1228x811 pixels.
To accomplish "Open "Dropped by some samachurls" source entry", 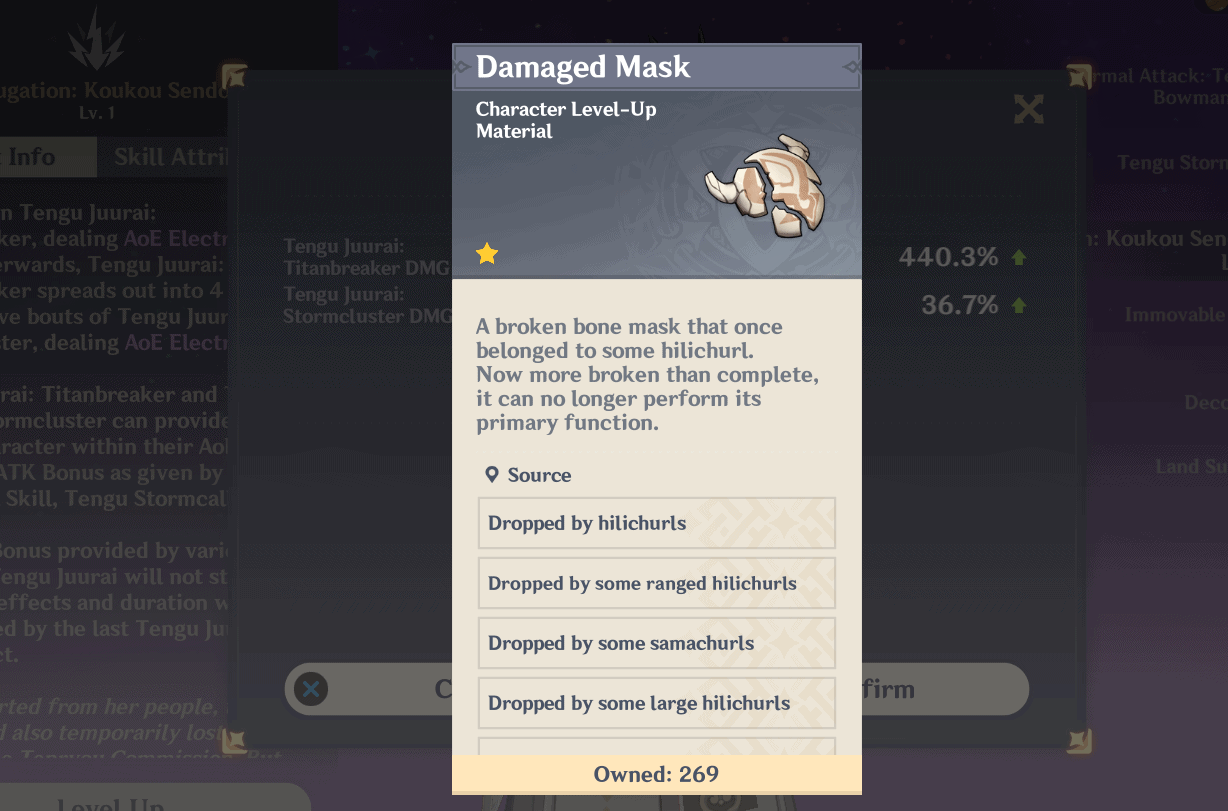I will (656, 643).
